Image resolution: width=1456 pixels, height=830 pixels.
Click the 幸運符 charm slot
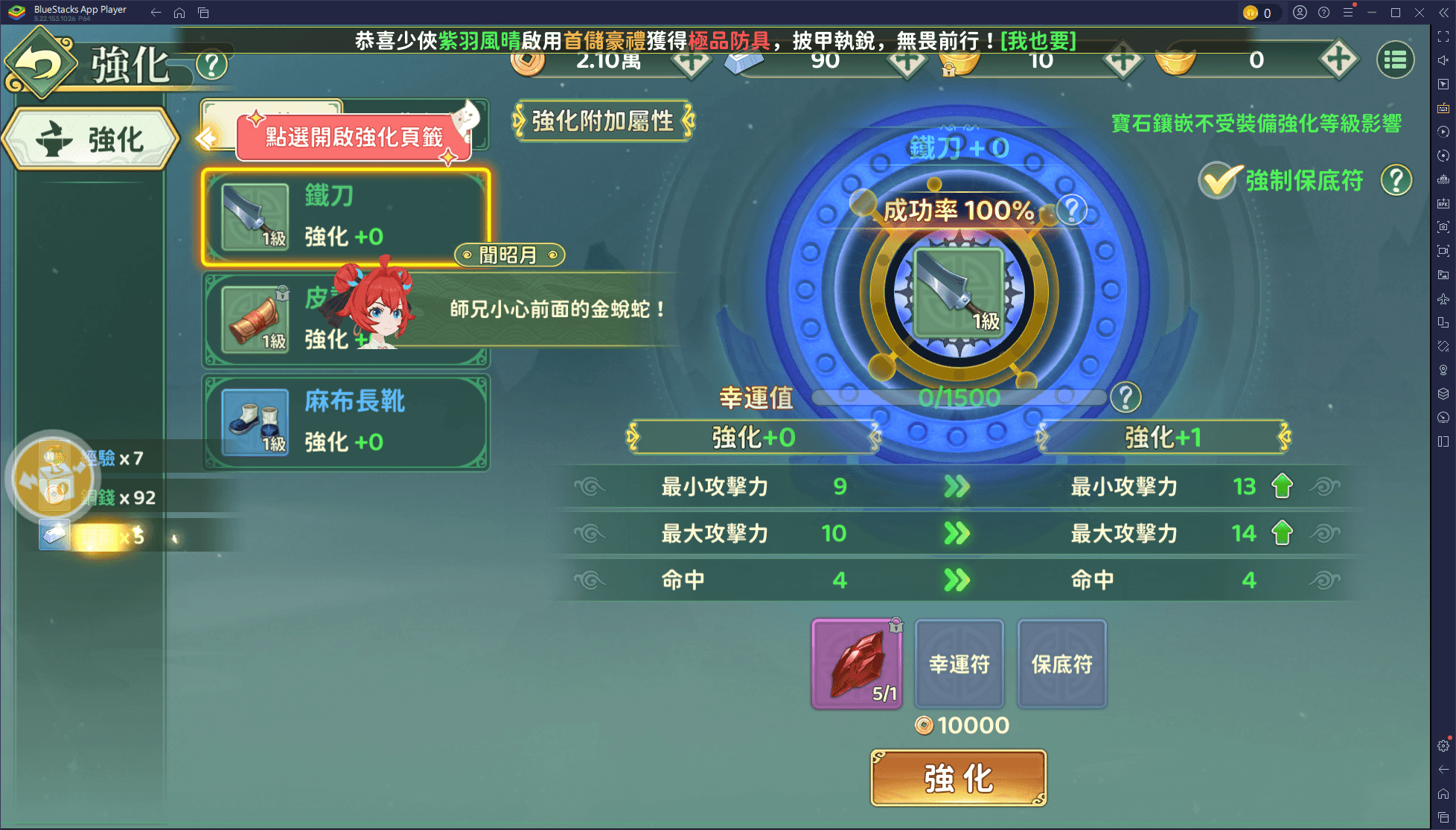960,663
